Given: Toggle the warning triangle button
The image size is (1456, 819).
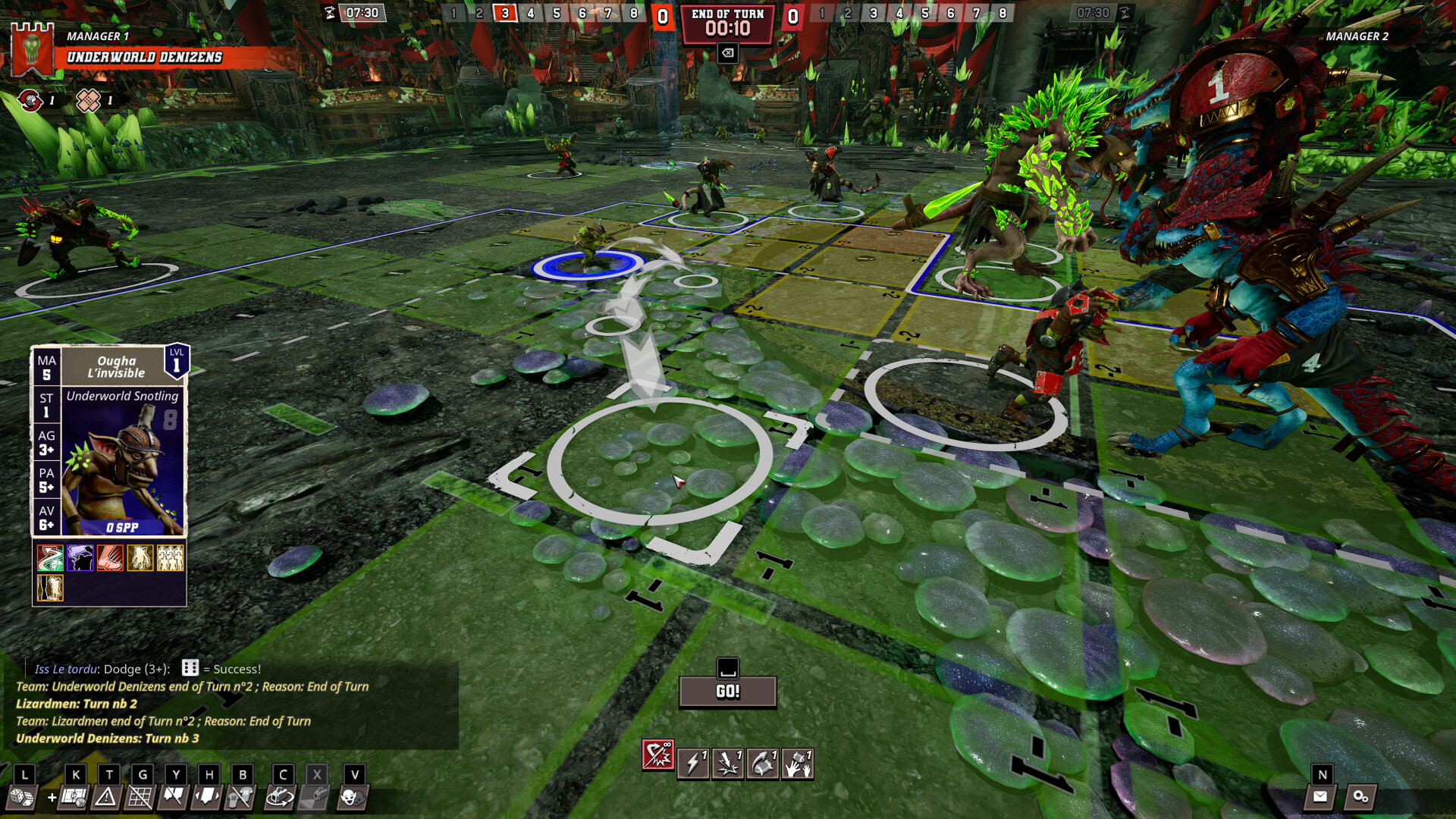Looking at the screenshot, I should click(x=106, y=797).
